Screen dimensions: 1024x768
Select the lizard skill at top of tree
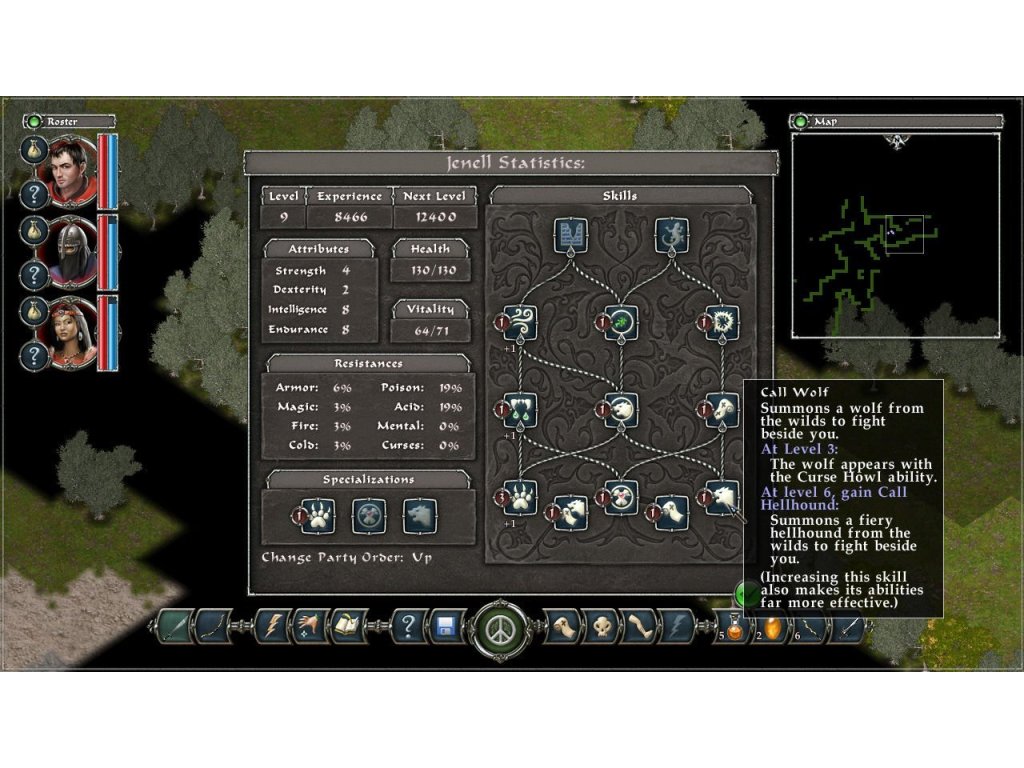671,236
